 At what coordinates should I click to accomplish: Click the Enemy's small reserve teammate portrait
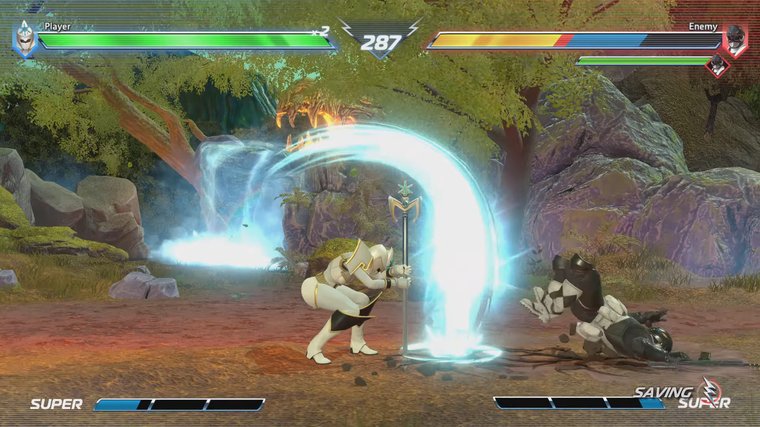[716, 66]
